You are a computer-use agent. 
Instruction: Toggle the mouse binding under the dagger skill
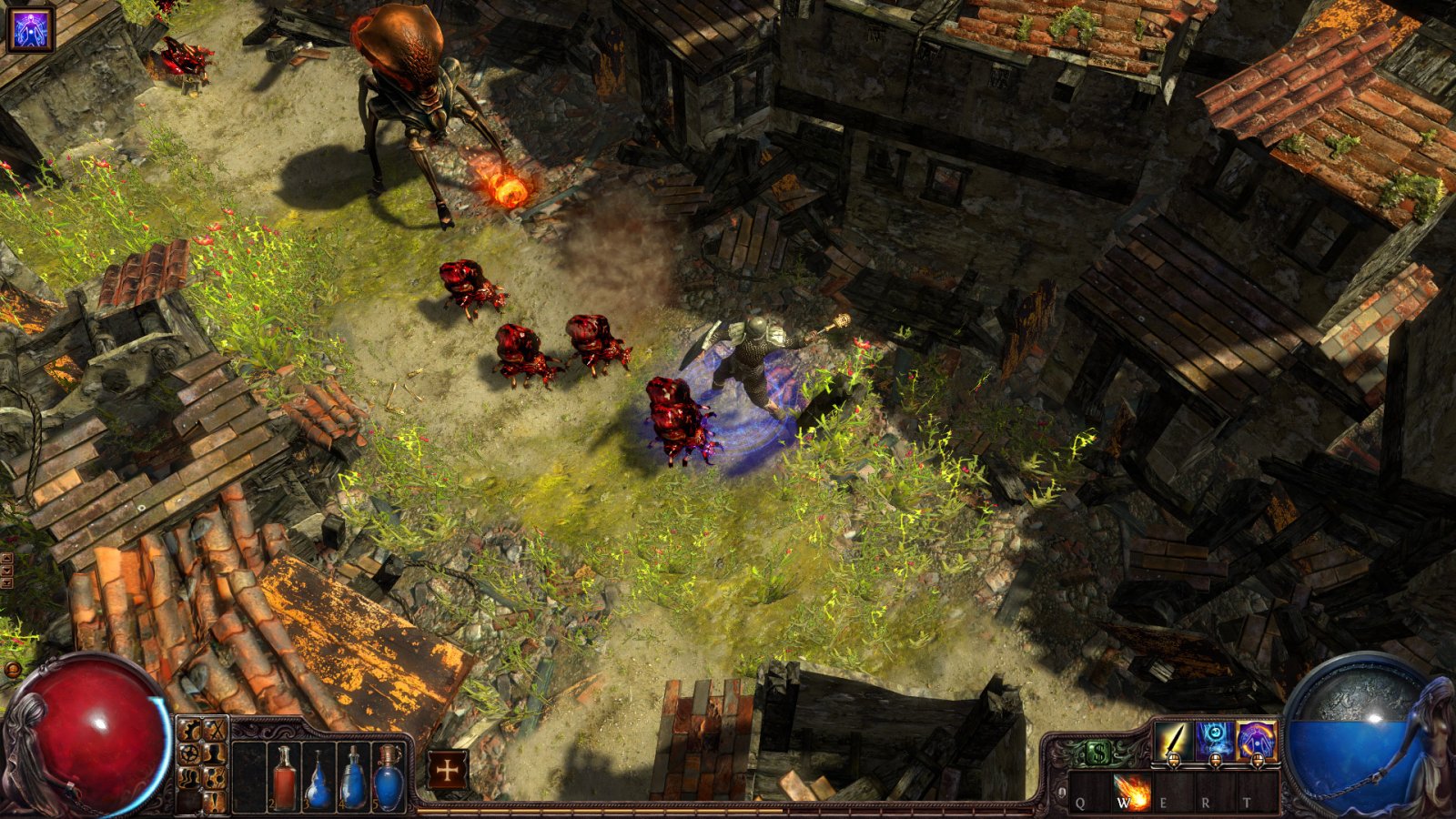[1174, 761]
